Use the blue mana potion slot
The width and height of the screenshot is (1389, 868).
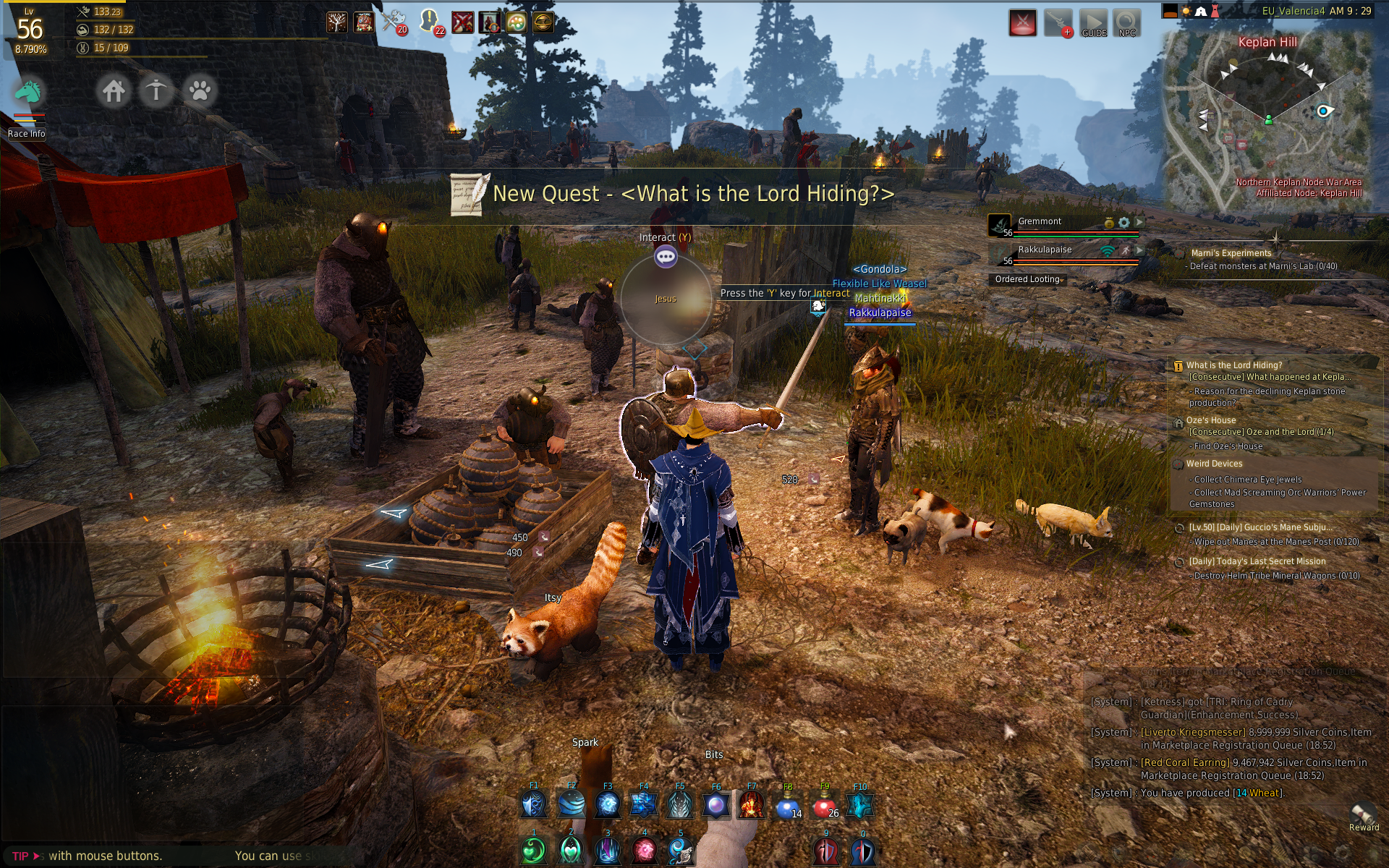click(x=788, y=805)
